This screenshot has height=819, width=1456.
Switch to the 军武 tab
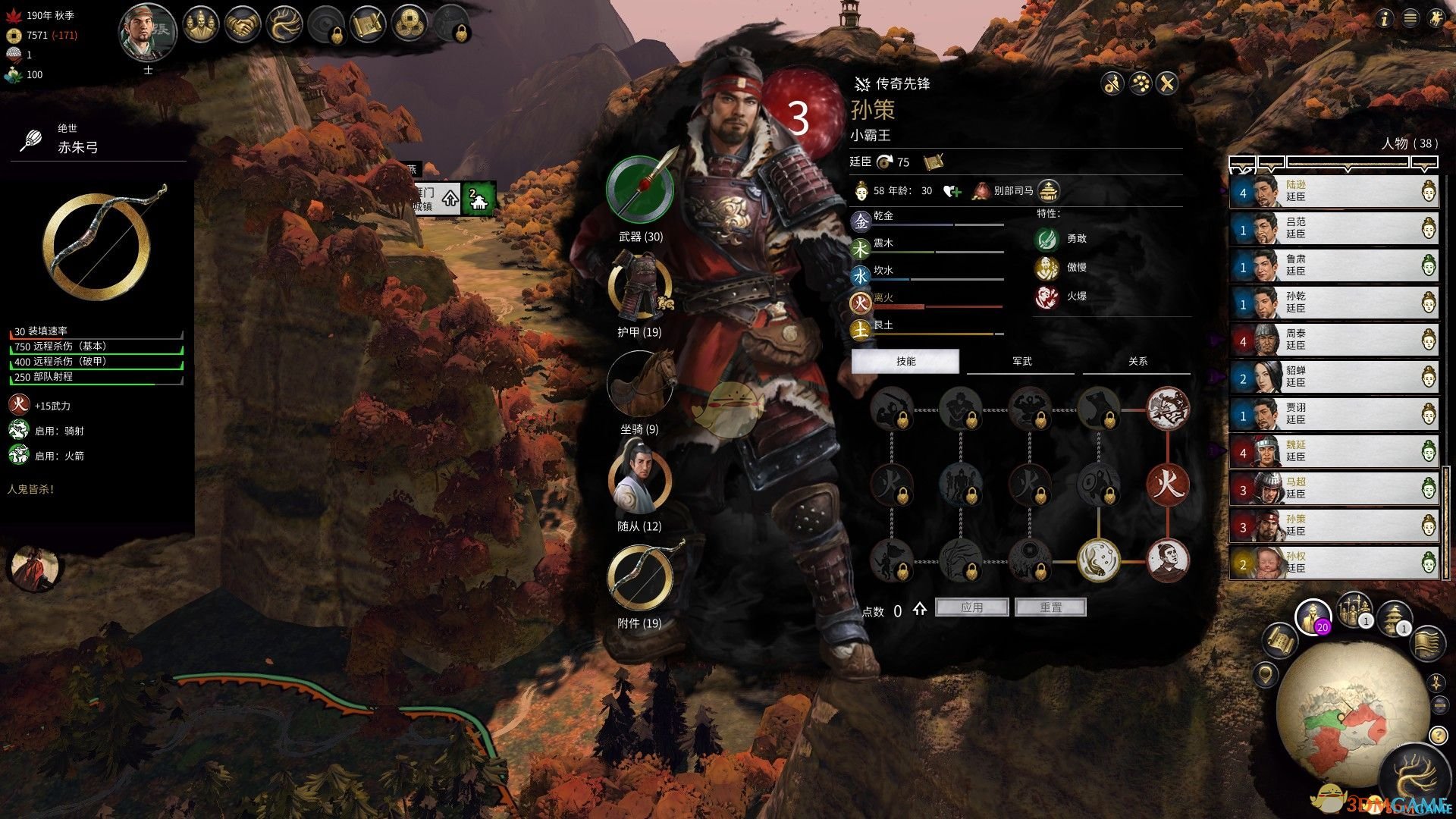(x=1021, y=362)
